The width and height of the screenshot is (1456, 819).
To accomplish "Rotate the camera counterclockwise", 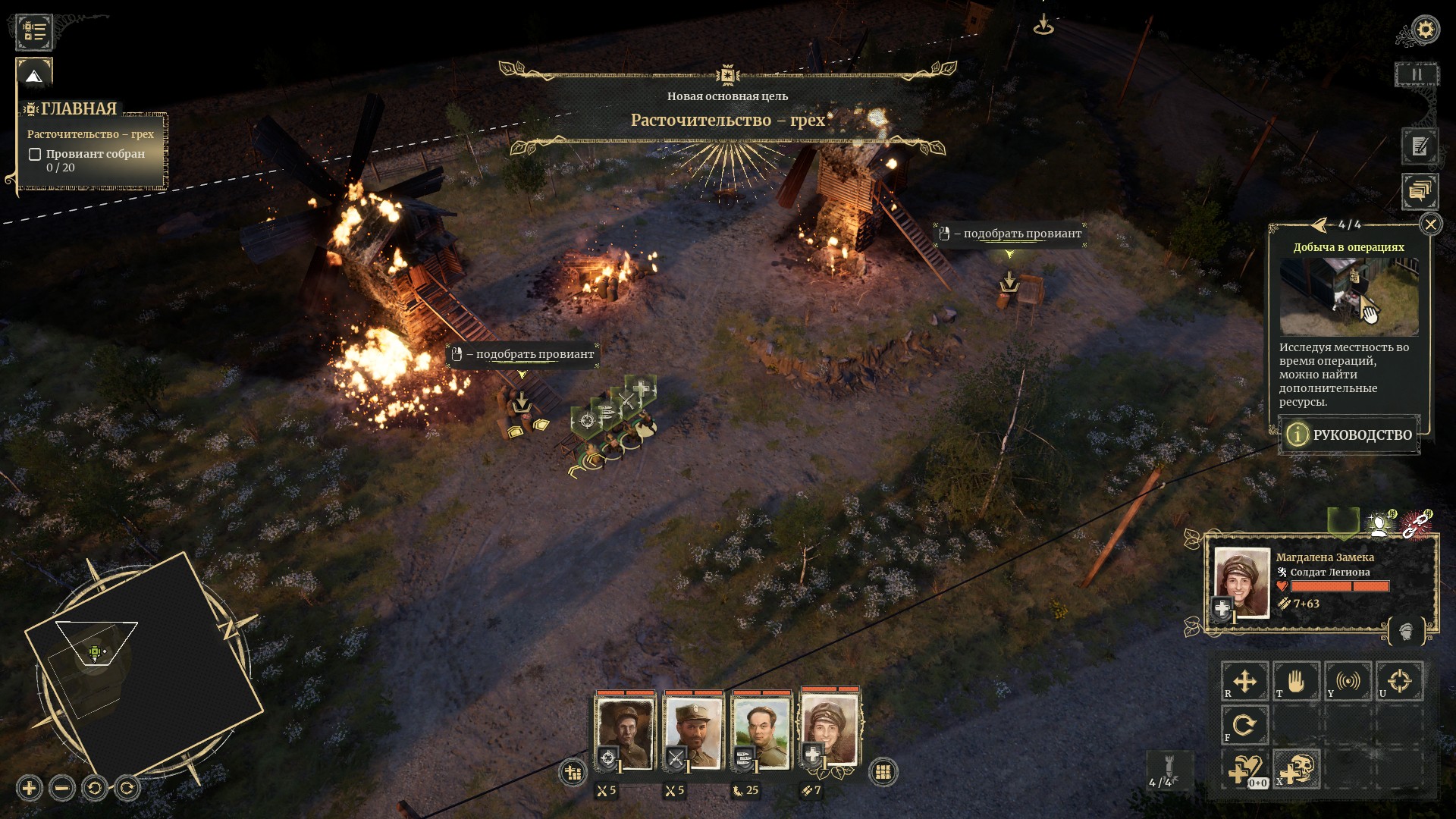I will pos(95,789).
